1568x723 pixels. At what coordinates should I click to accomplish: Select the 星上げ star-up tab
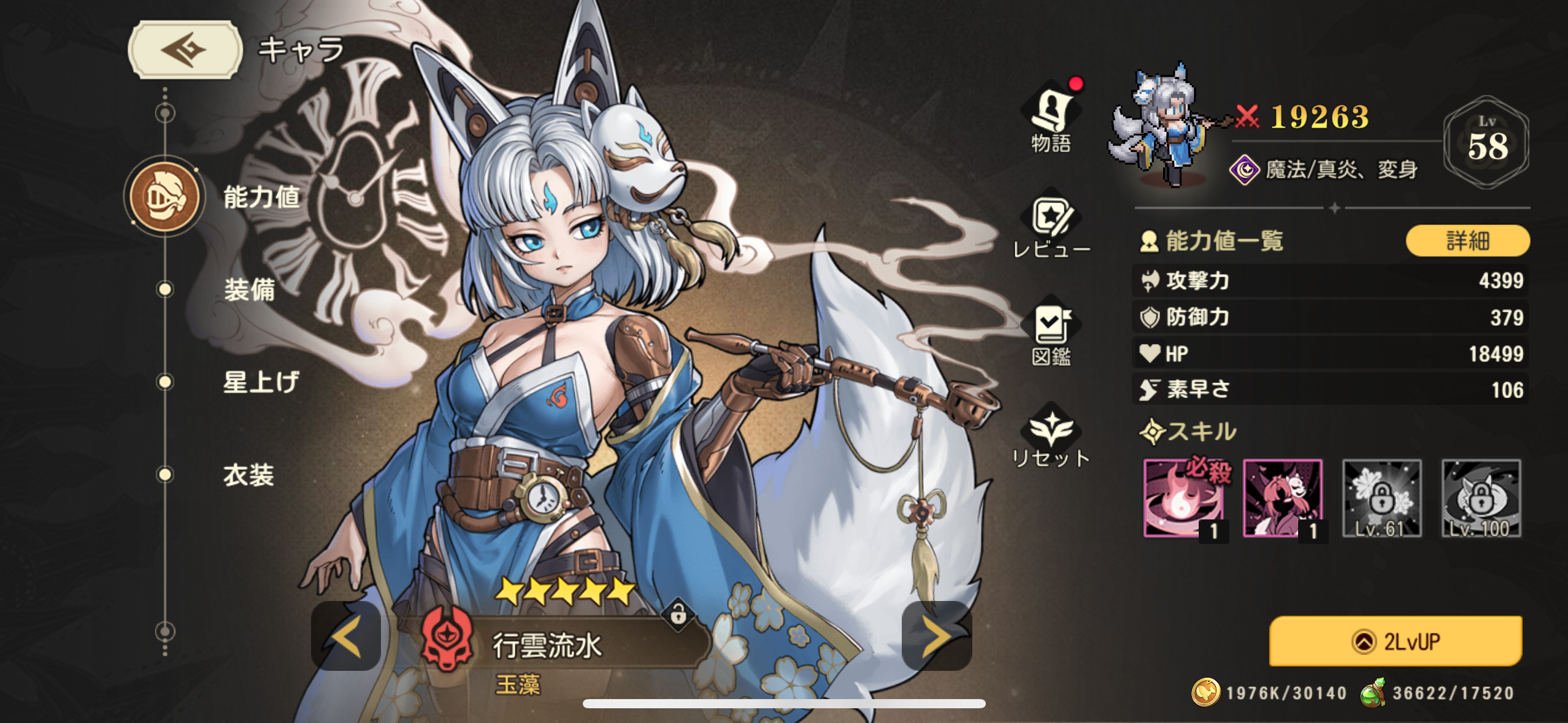261,382
